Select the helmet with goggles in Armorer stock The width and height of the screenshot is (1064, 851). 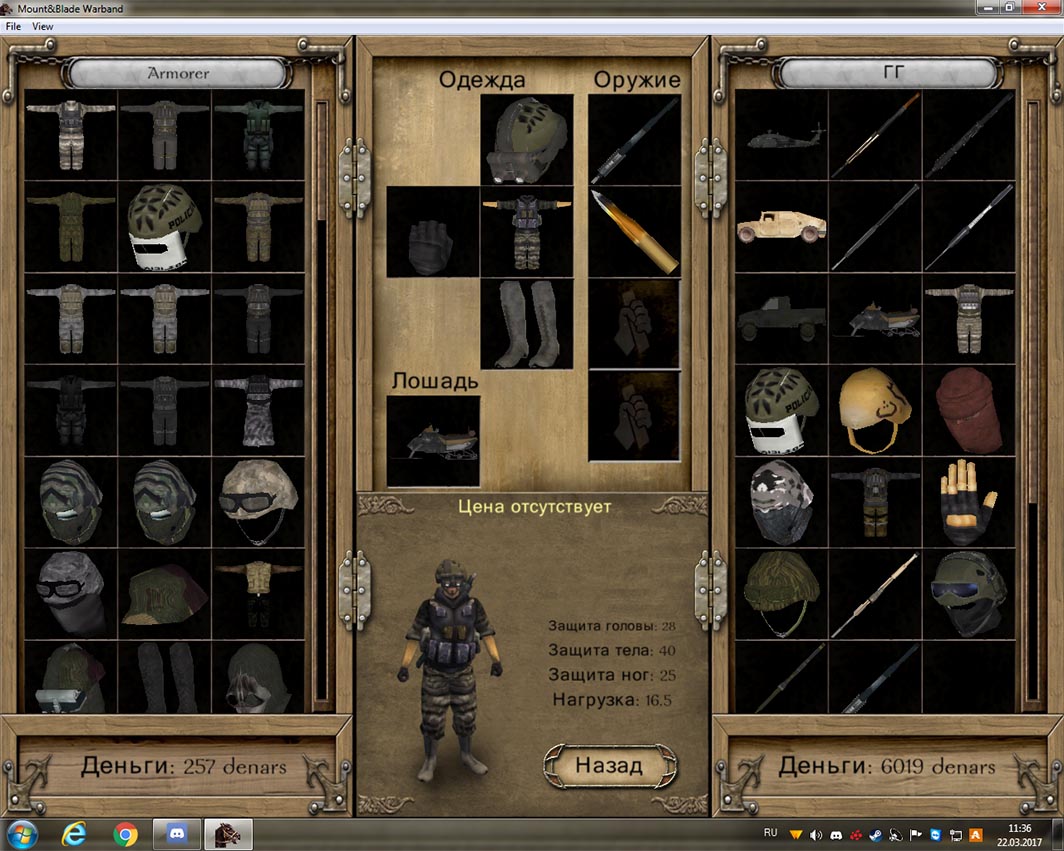[x=258, y=502]
